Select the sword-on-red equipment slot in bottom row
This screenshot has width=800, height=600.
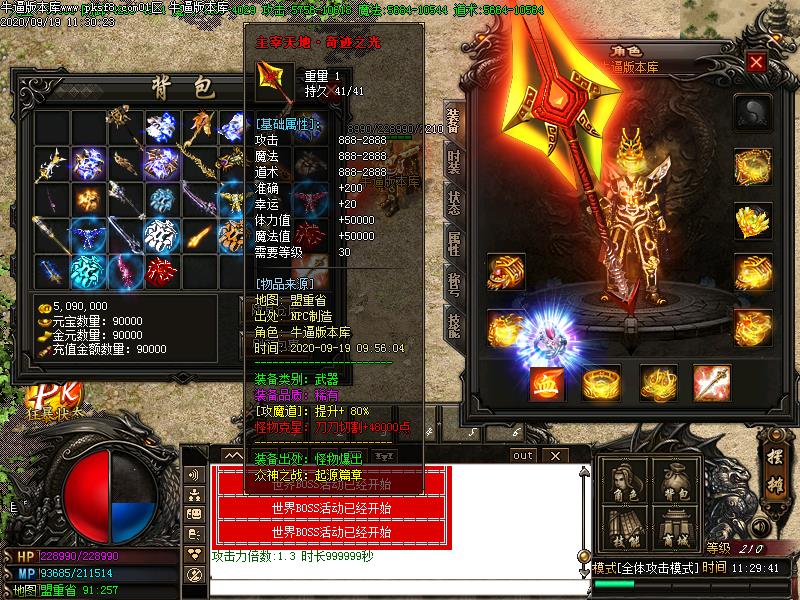point(711,383)
